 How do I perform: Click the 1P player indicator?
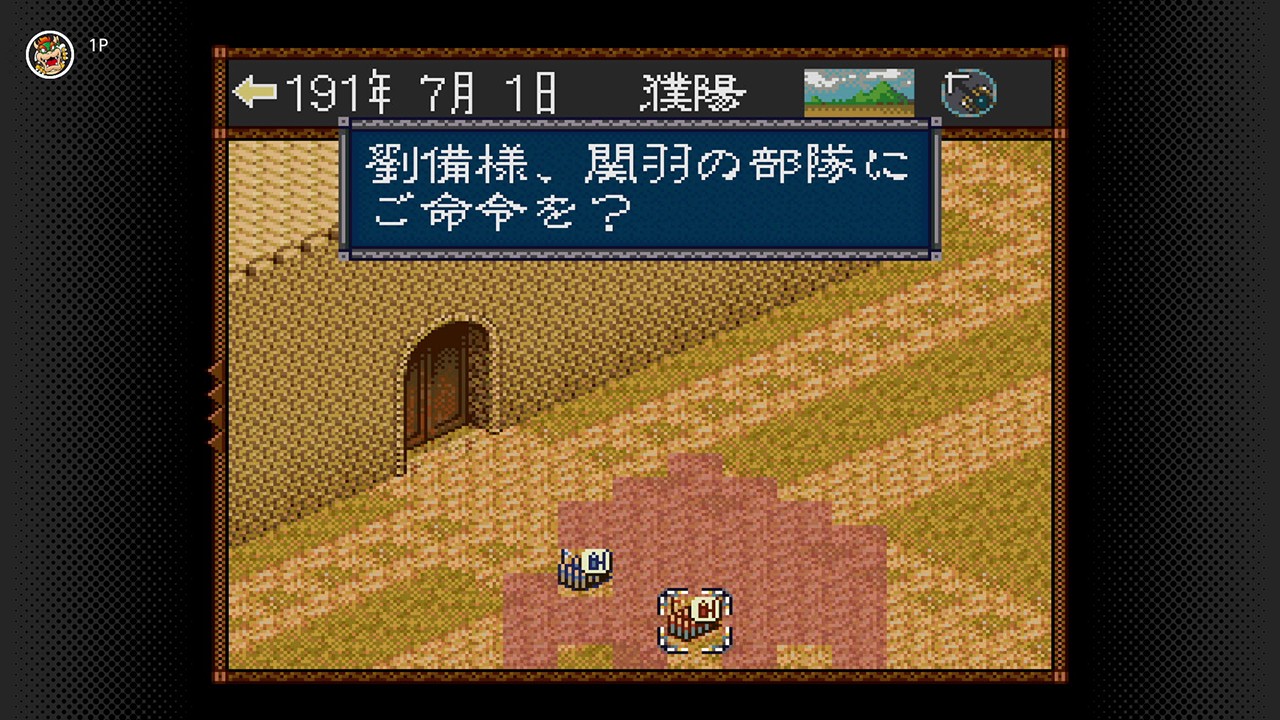click(x=100, y=45)
